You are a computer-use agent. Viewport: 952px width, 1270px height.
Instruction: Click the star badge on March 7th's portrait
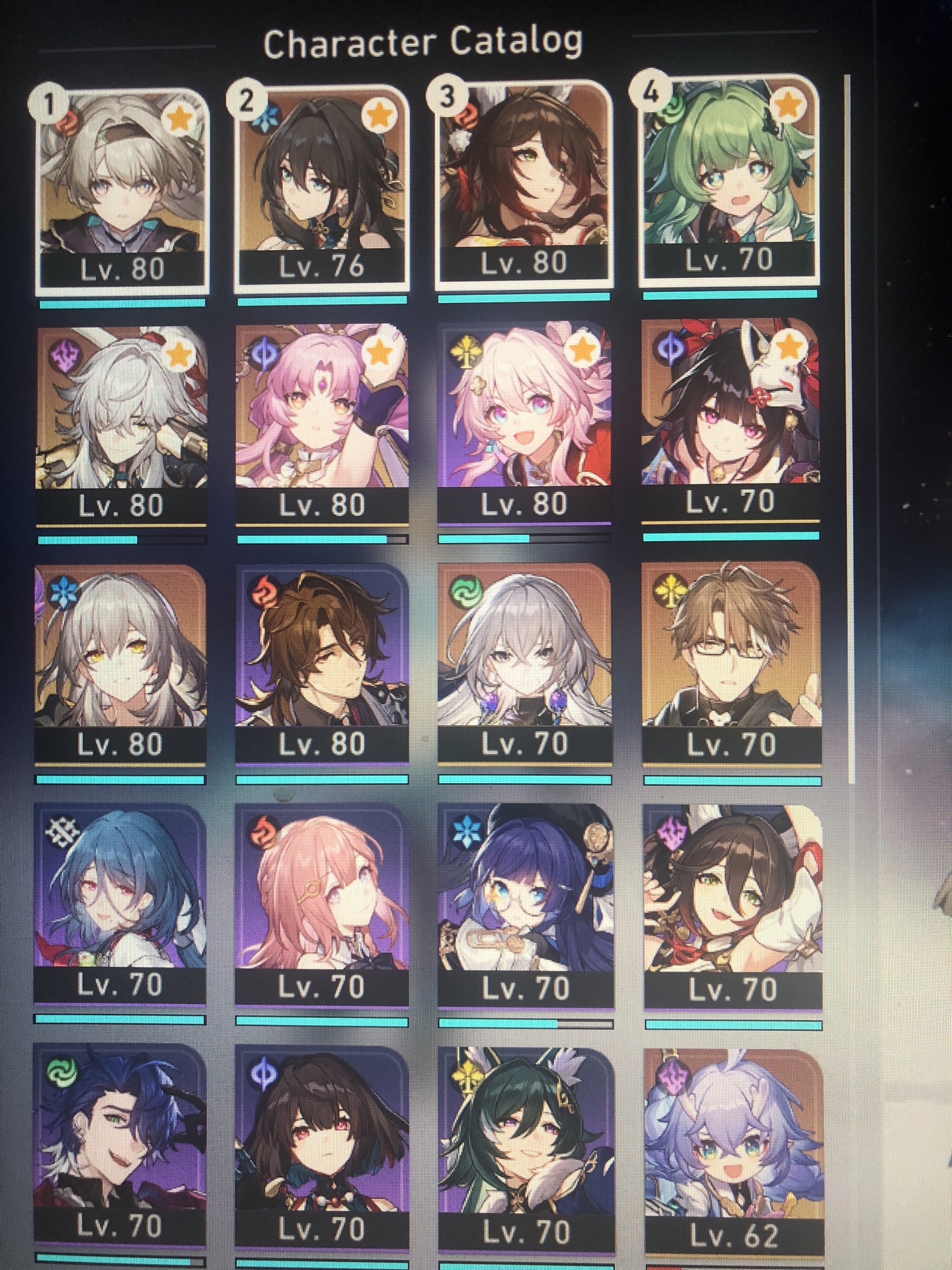pos(582,347)
